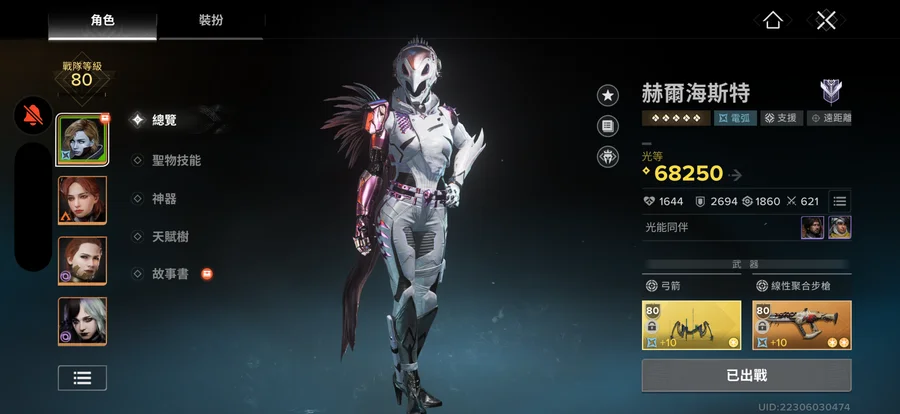This screenshot has height=414, width=900.
Task: Select the 弓箭 weapon slot
Action: click(x=692, y=325)
